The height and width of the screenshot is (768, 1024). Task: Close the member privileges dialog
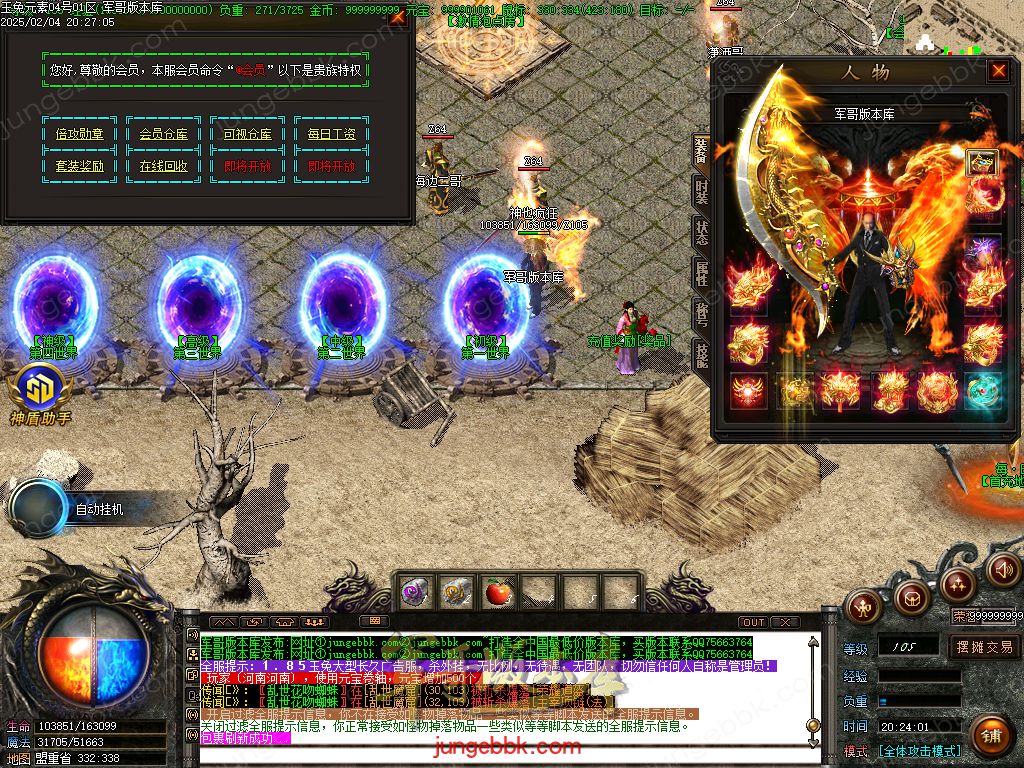pos(397,17)
